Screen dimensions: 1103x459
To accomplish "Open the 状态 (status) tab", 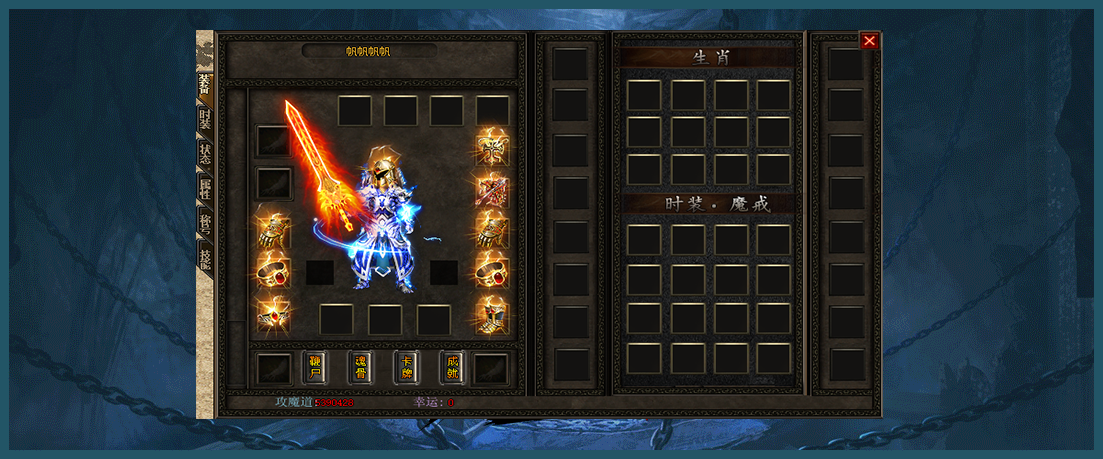I will 205,154.
